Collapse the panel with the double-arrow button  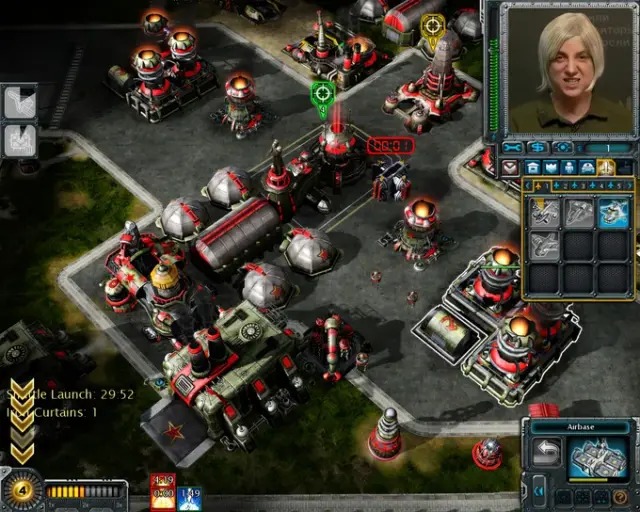pos(539,489)
